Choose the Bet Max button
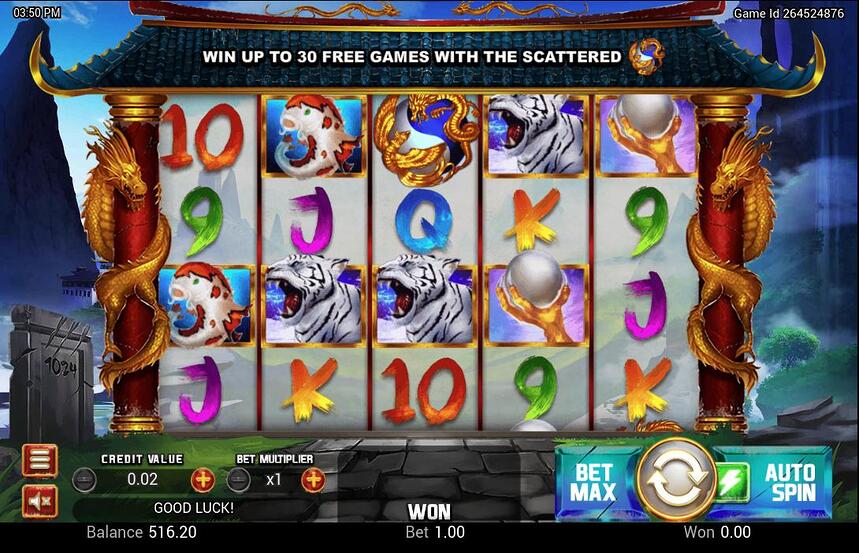The image size is (859, 553). coord(593,482)
